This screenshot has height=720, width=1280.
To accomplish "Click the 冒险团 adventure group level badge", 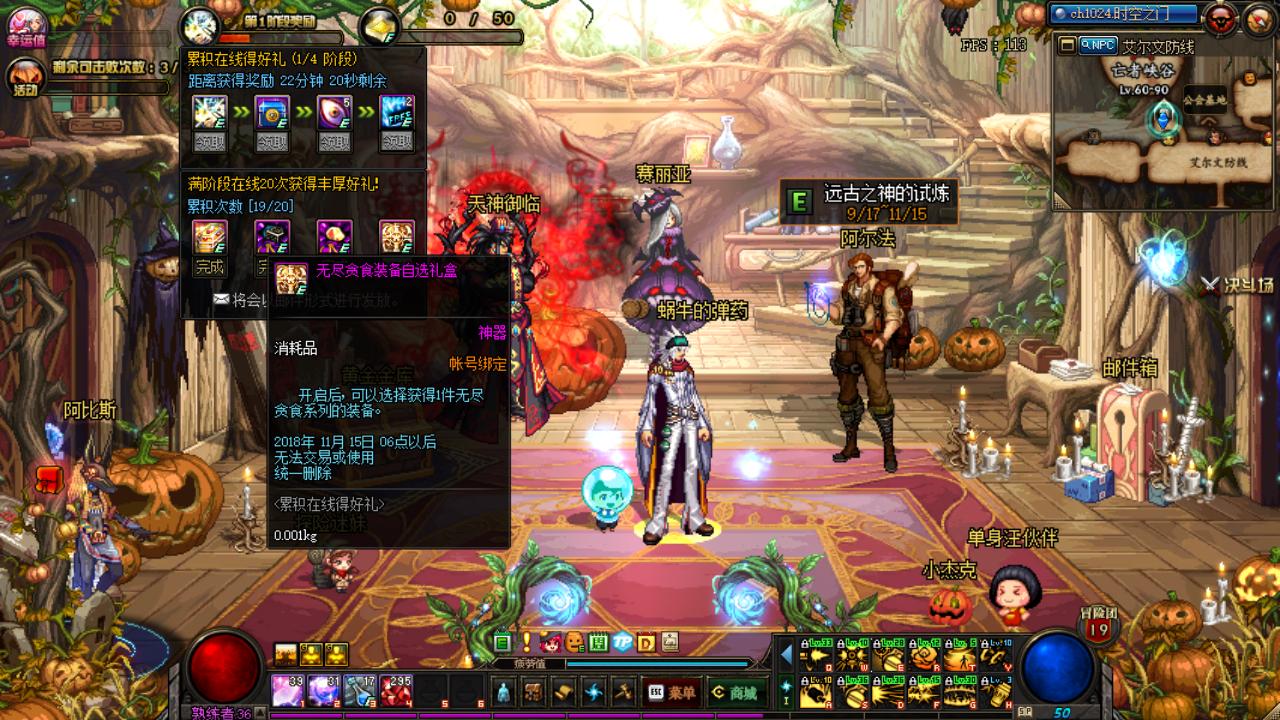I will tap(1098, 628).
